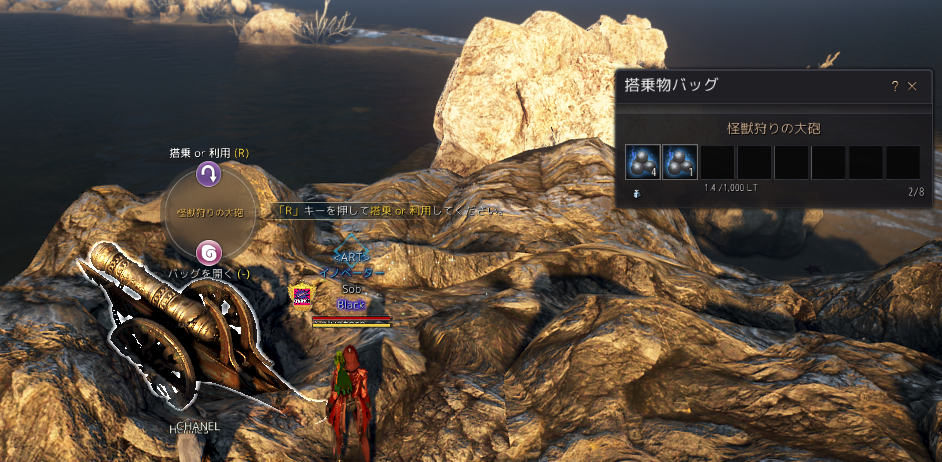Select the single cannonball slot

(679, 162)
